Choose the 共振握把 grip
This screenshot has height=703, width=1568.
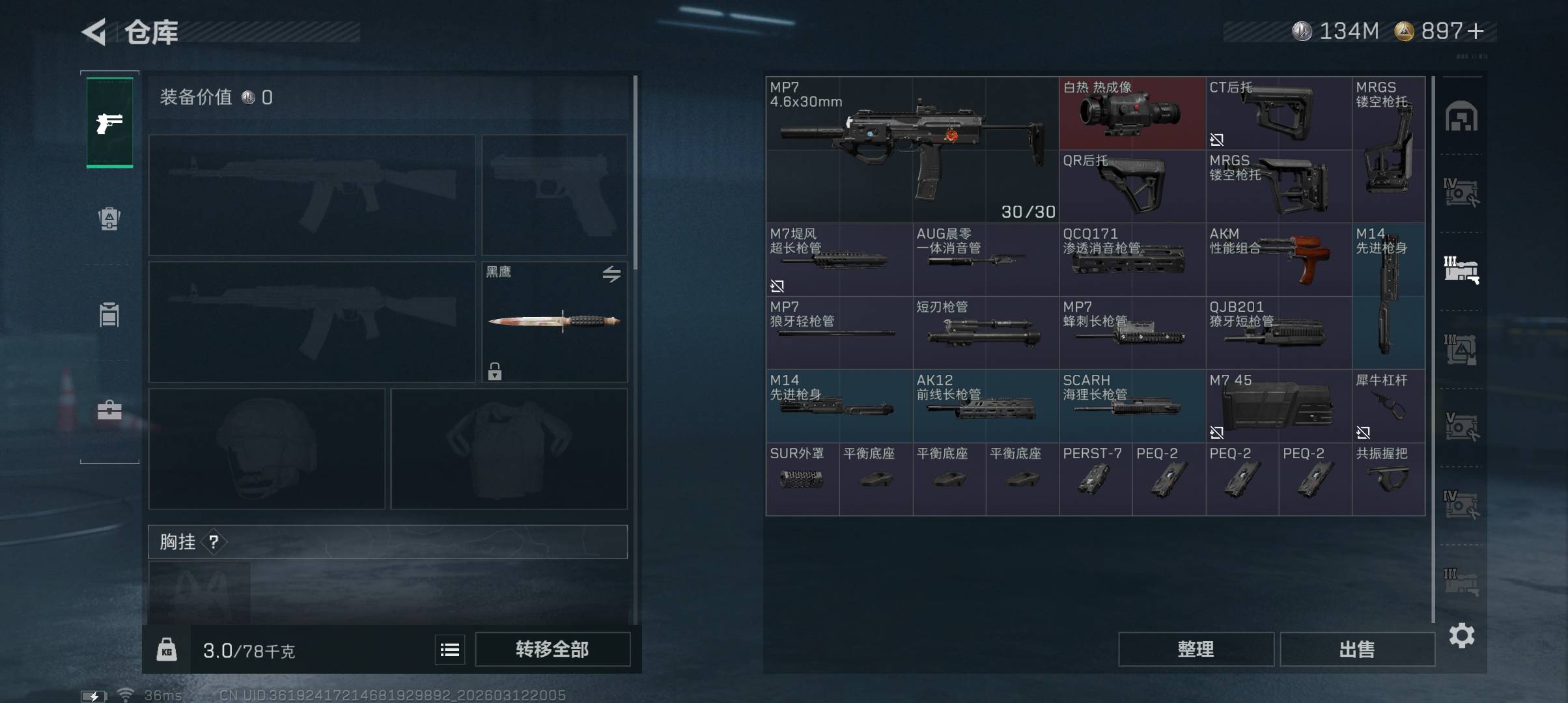(x=1388, y=478)
